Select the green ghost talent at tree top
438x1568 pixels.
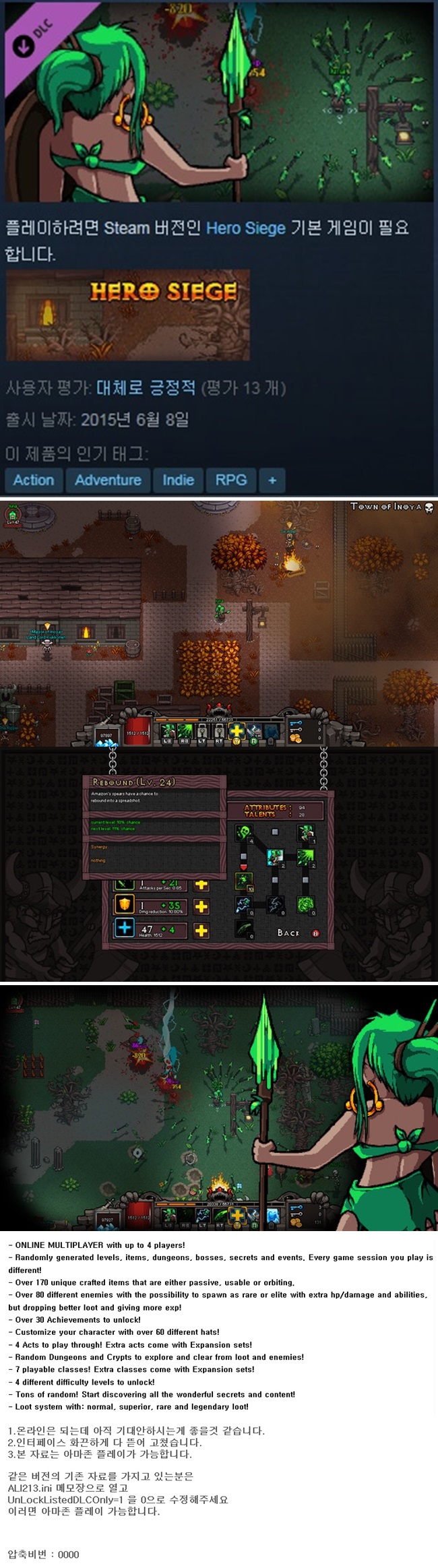click(x=243, y=834)
